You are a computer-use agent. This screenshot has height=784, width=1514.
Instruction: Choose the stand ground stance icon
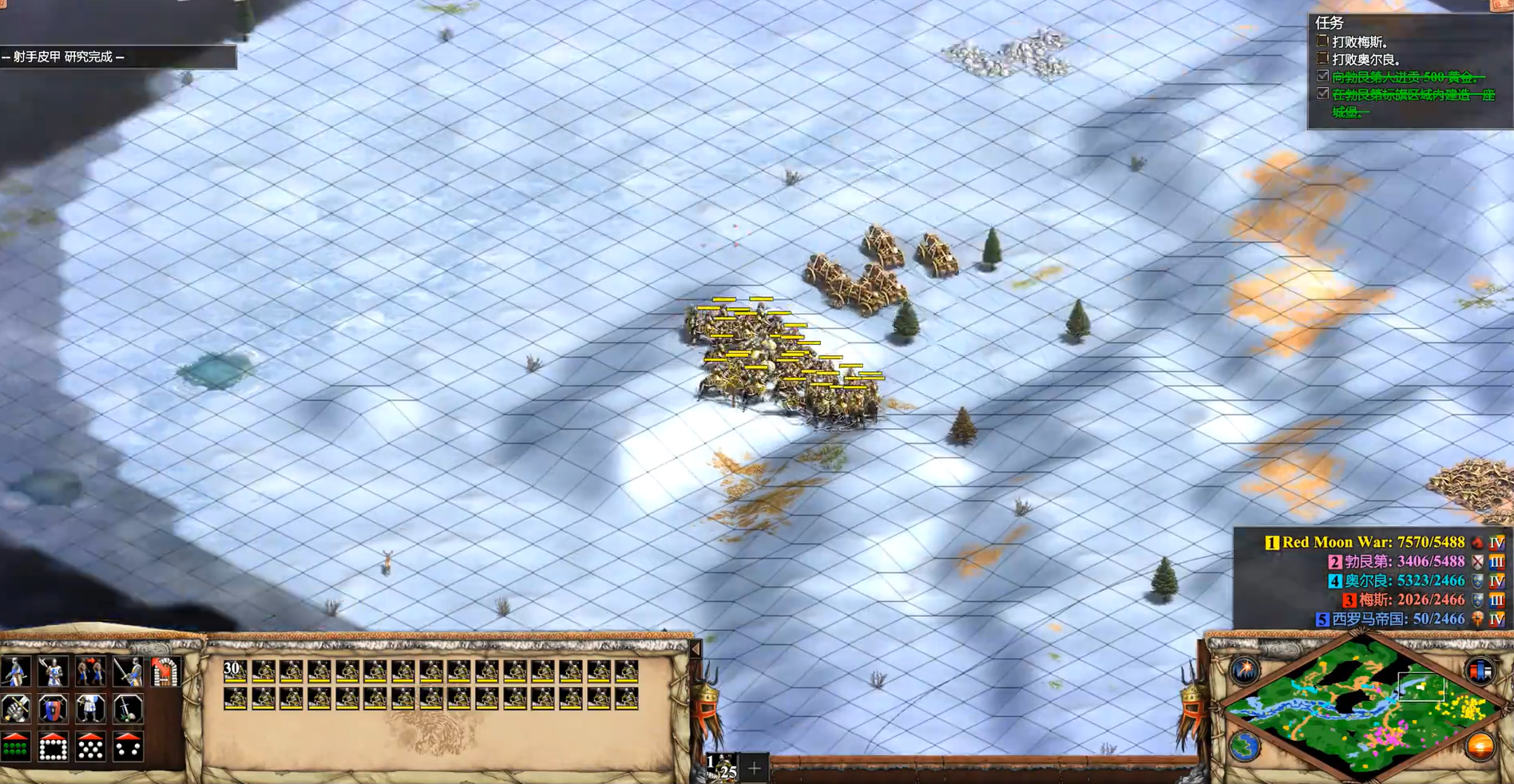tap(90, 709)
